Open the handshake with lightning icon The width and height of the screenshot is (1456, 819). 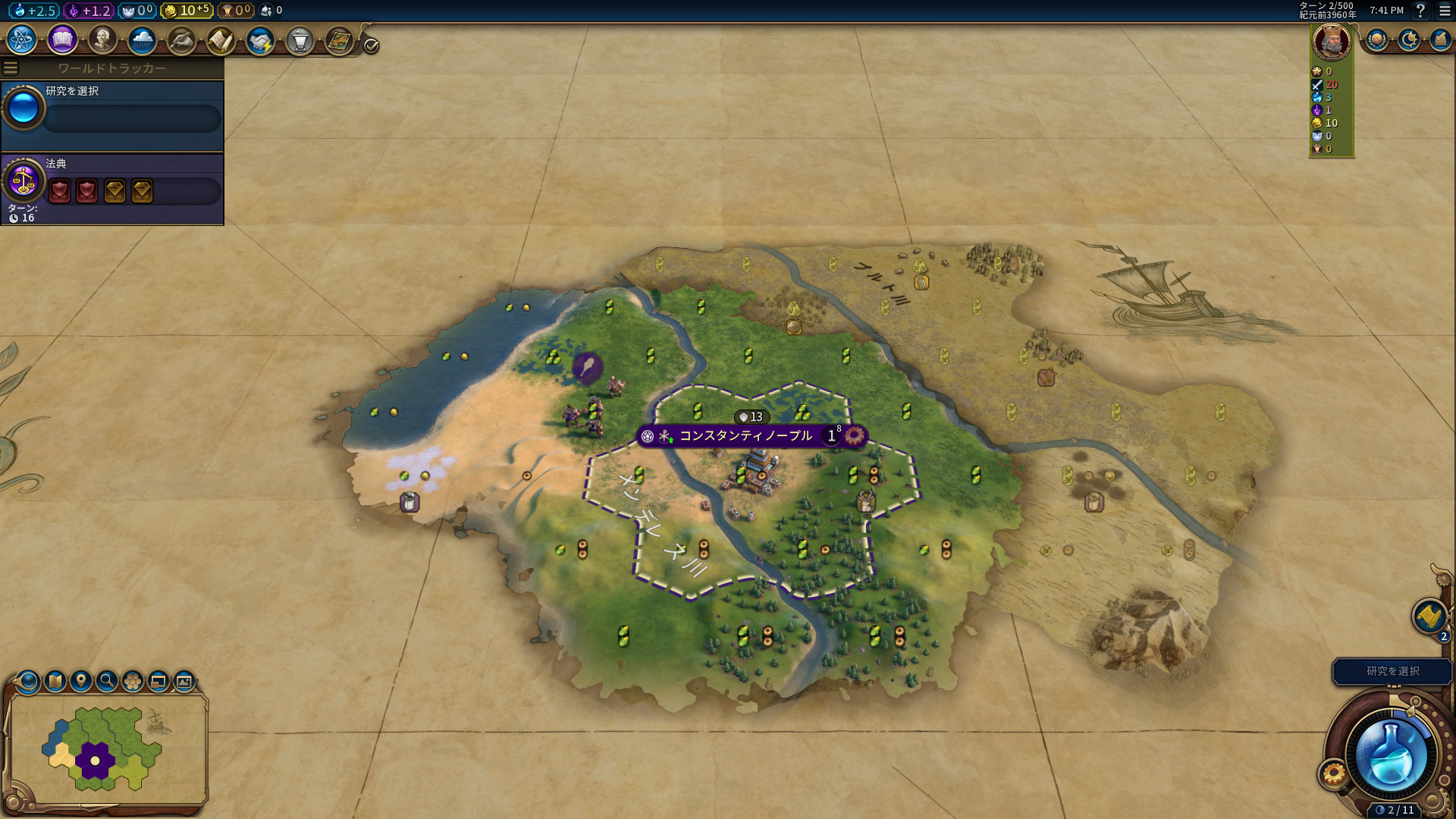(260, 40)
